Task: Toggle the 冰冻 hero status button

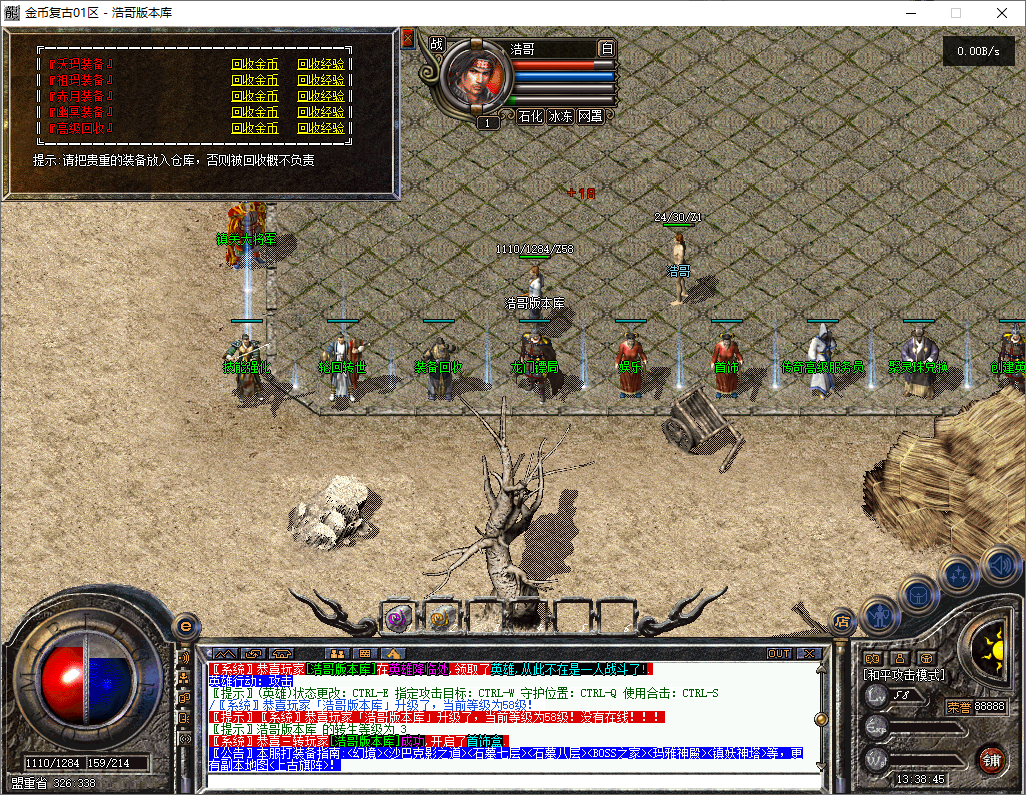Action: coord(560,116)
